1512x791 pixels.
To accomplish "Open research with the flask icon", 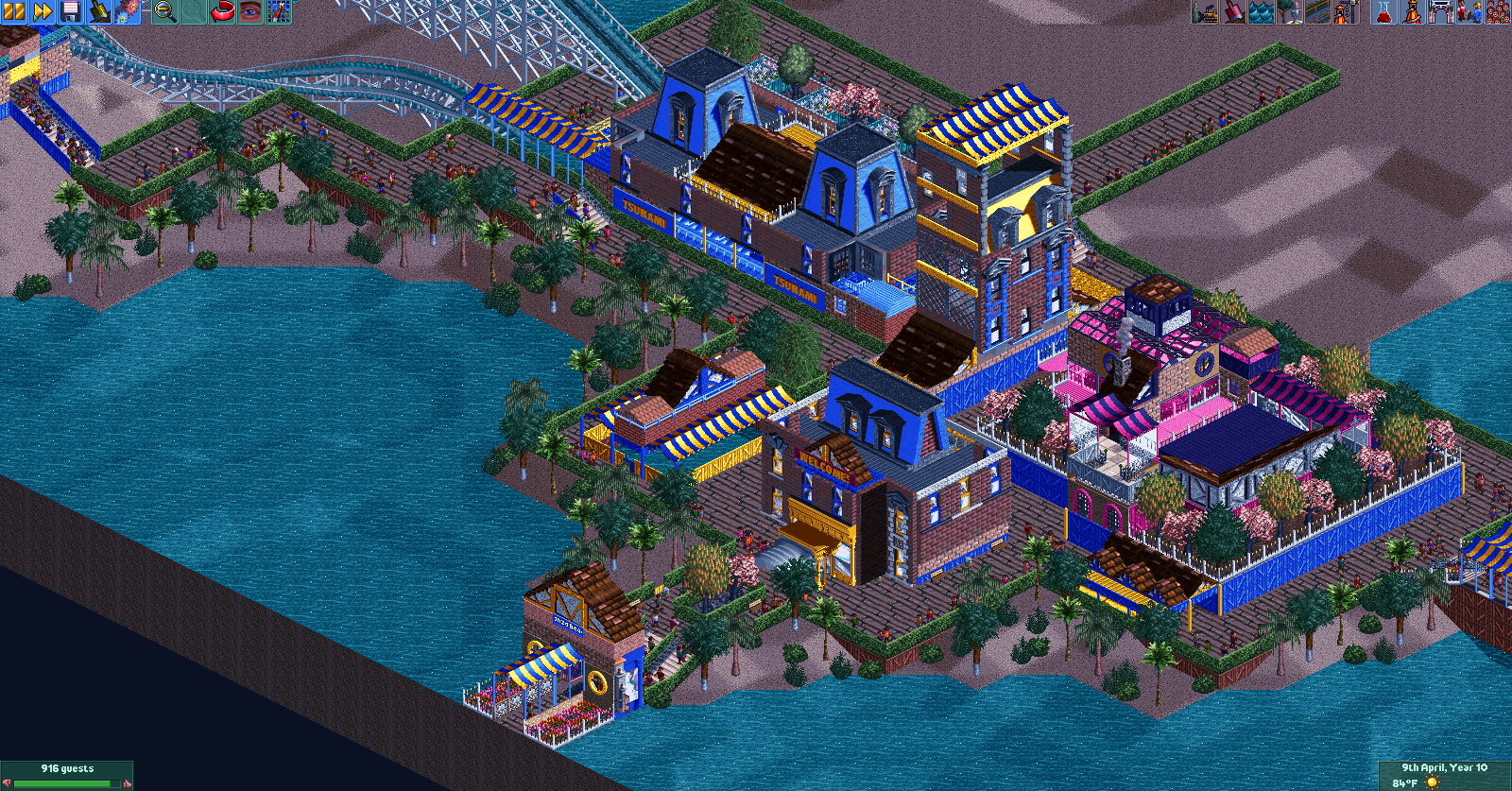I will (x=1384, y=13).
